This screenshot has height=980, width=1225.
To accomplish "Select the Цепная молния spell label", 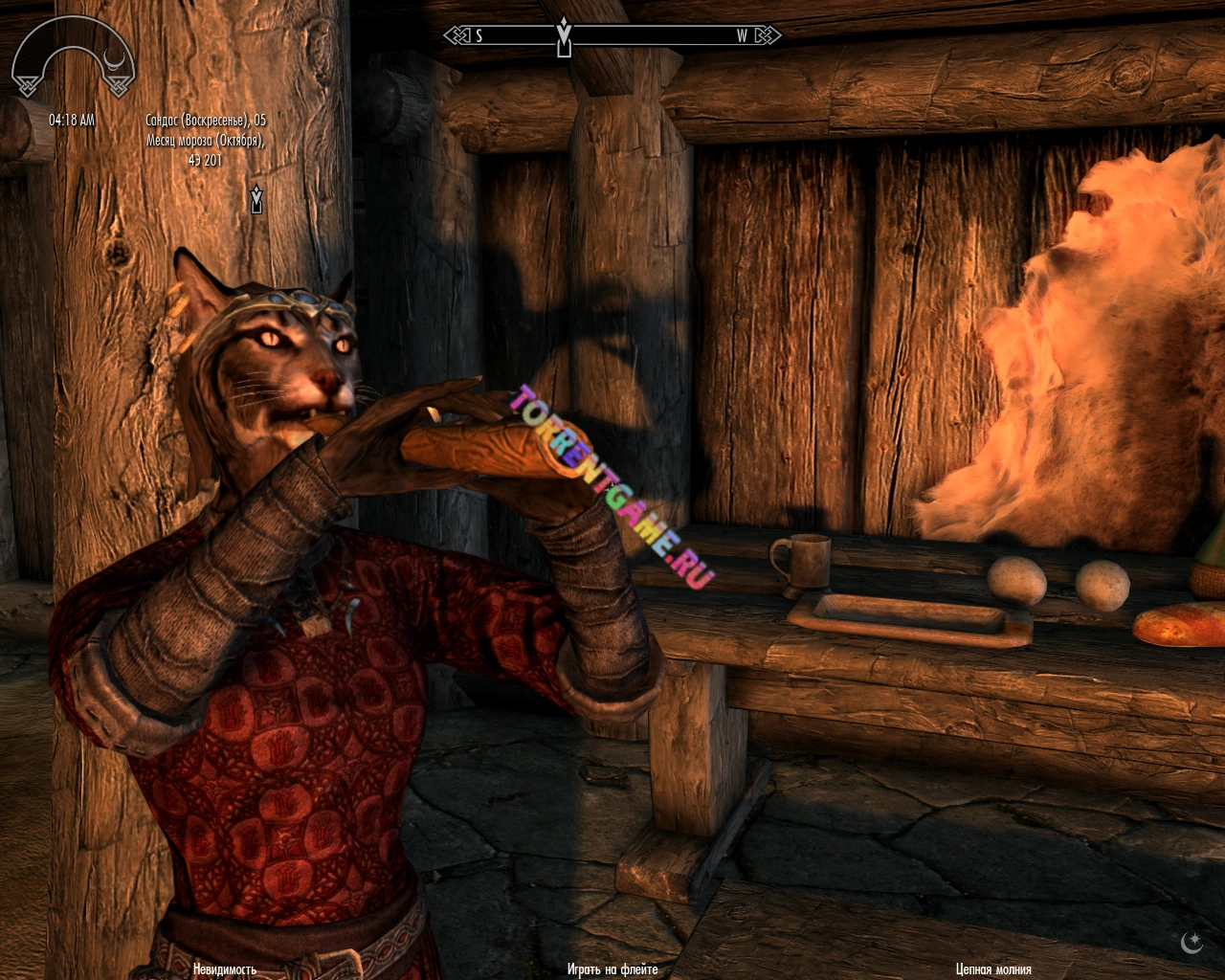I will pos(993,969).
